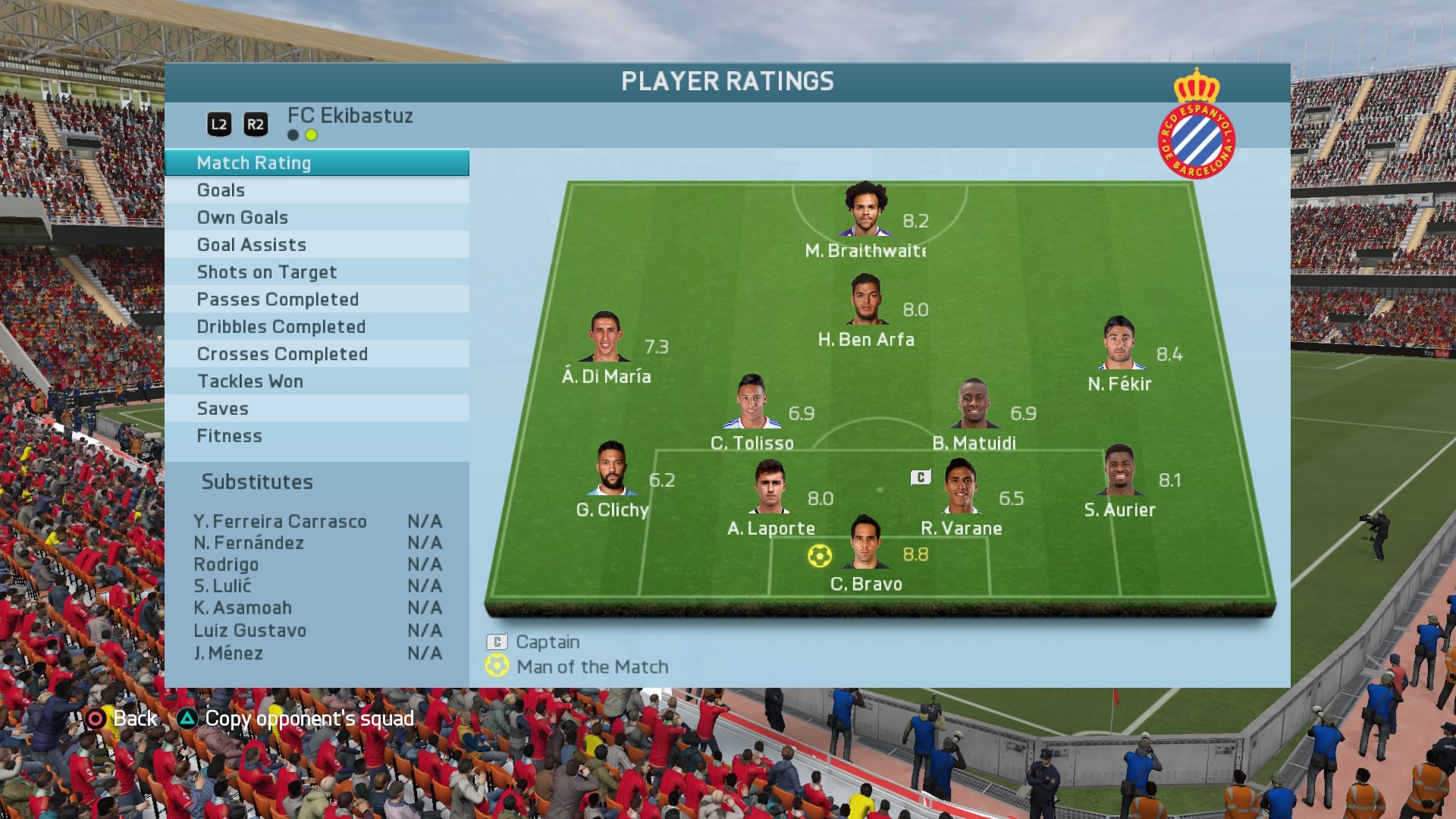Select Shots on Target entry

tap(316, 272)
